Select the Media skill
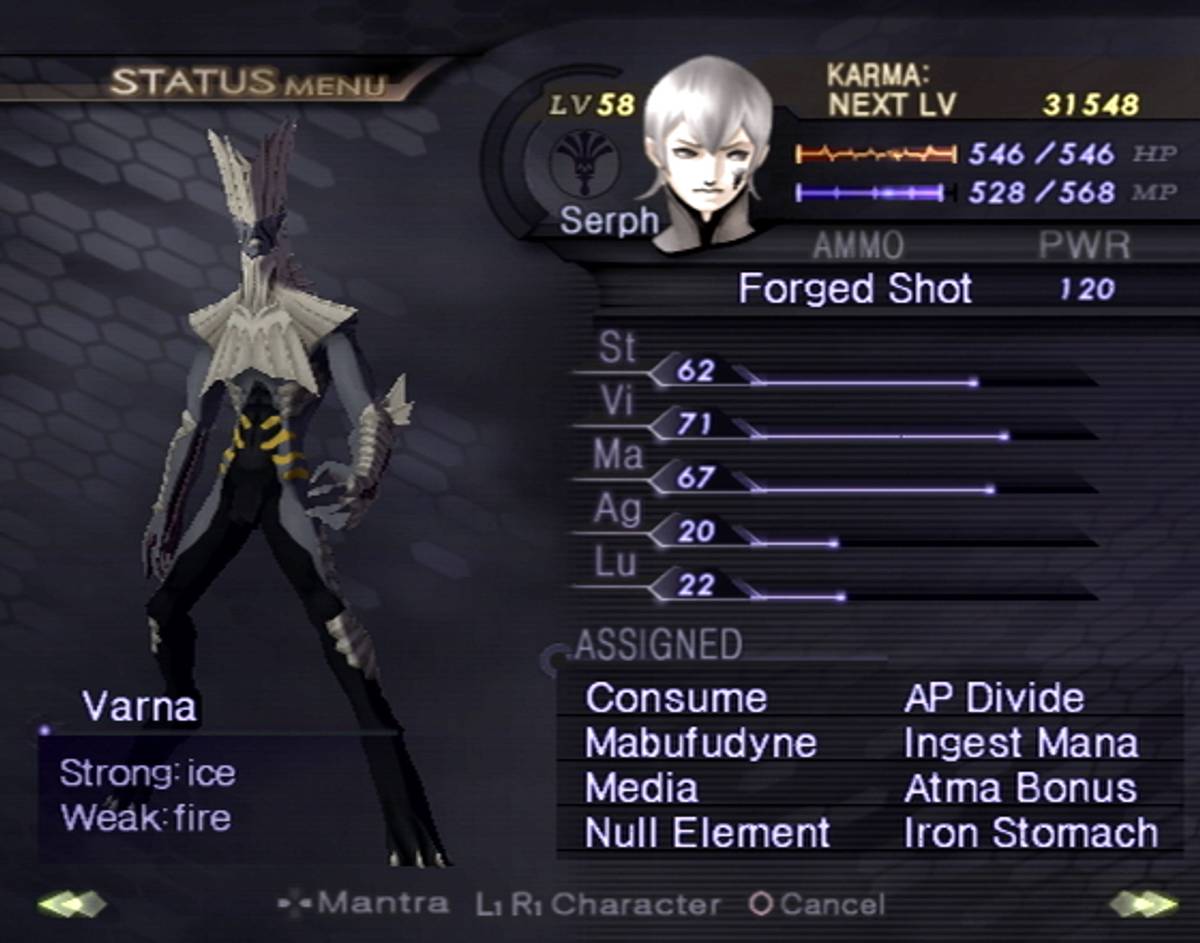1200x943 pixels. 641,788
